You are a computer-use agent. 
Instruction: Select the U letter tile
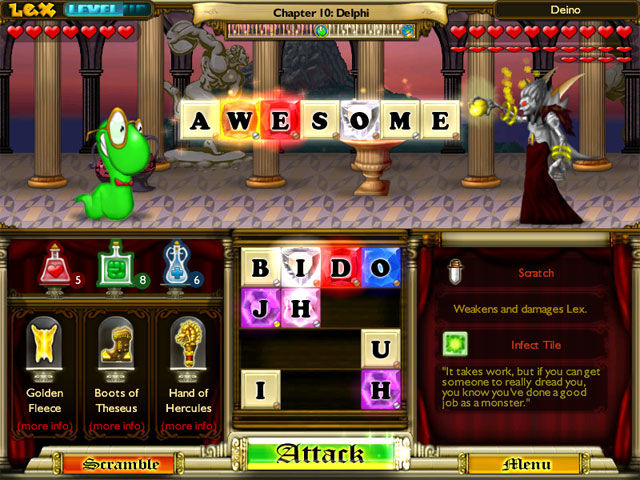pyautogui.click(x=381, y=349)
